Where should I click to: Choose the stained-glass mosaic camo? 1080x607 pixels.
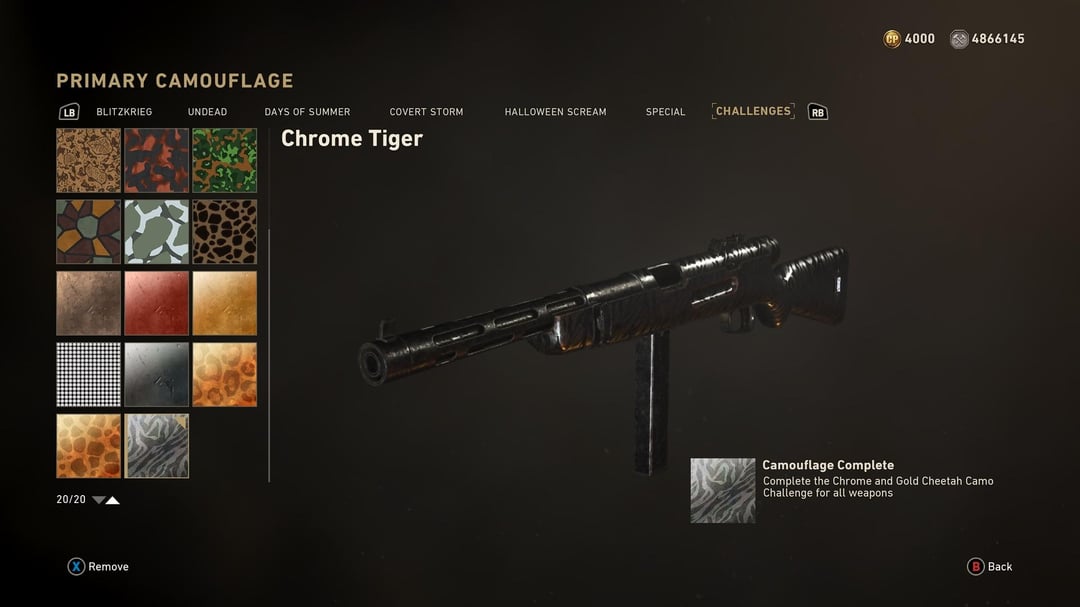click(x=88, y=232)
